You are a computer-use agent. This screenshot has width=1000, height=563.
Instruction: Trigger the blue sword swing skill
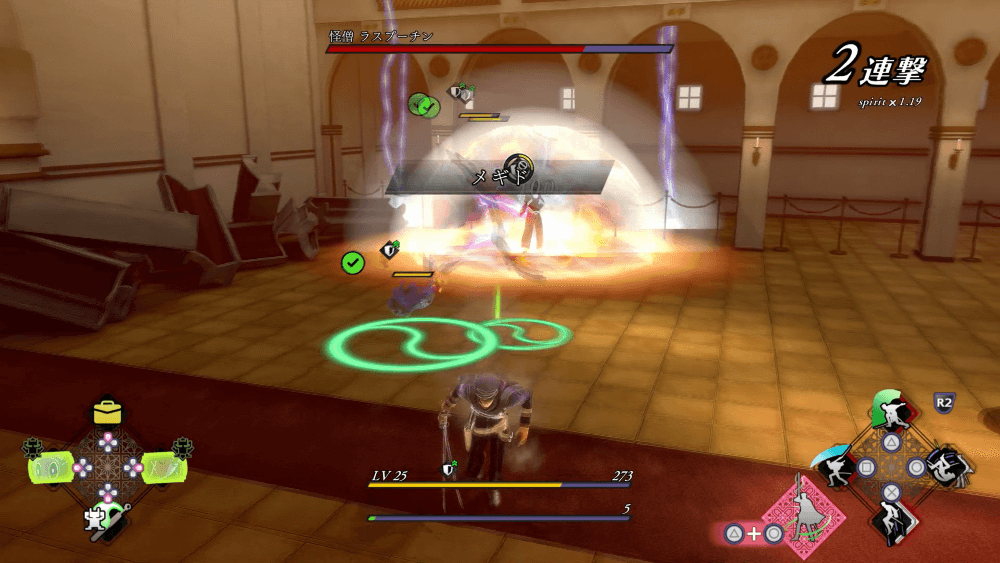tap(836, 466)
